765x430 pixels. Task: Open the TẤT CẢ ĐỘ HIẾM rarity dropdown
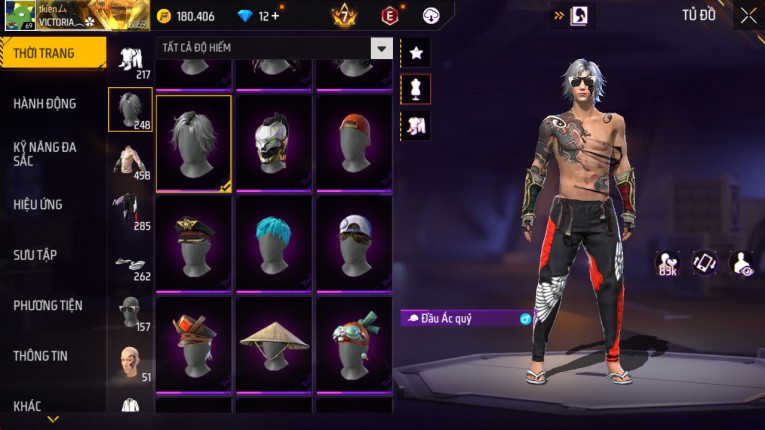pos(381,48)
